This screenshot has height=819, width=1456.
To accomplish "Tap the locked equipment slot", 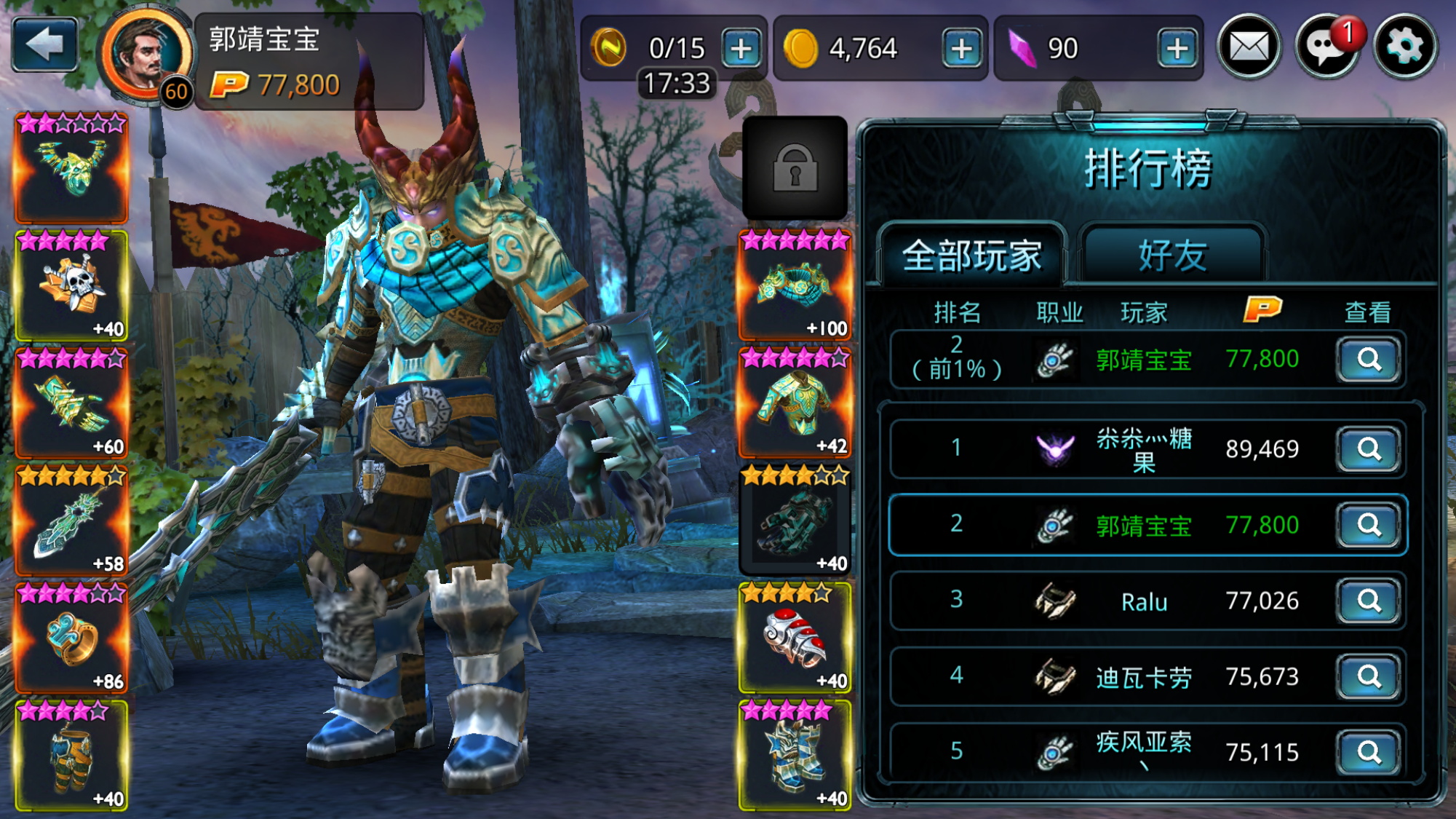I will [795, 168].
